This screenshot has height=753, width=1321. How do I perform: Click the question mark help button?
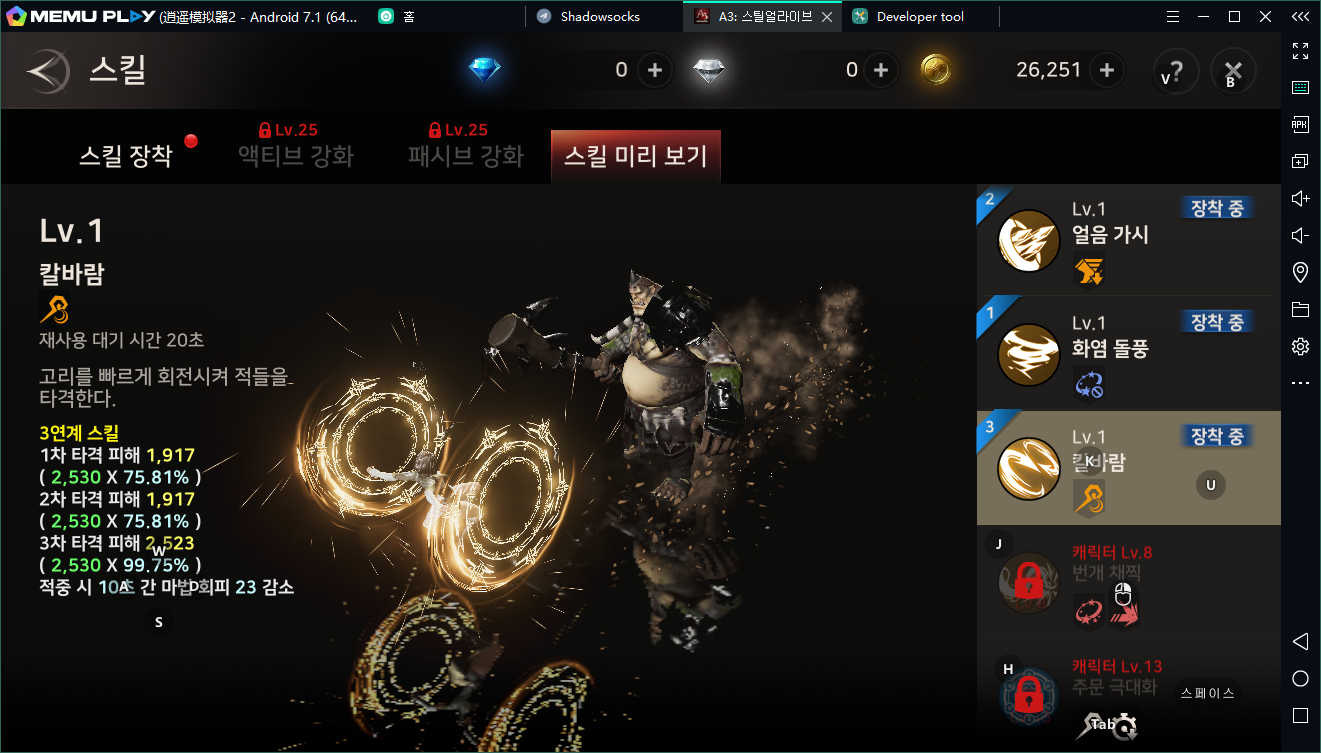[x=1176, y=70]
